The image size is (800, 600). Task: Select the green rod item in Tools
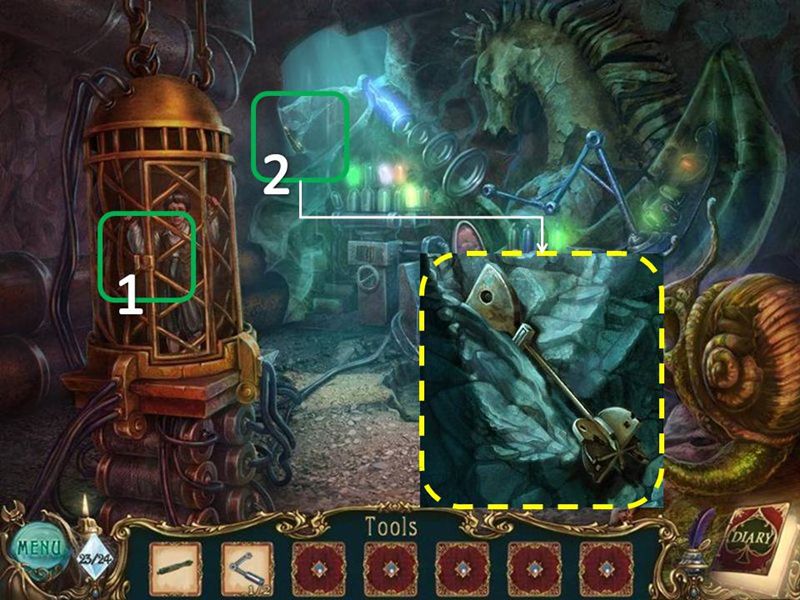[174, 569]
